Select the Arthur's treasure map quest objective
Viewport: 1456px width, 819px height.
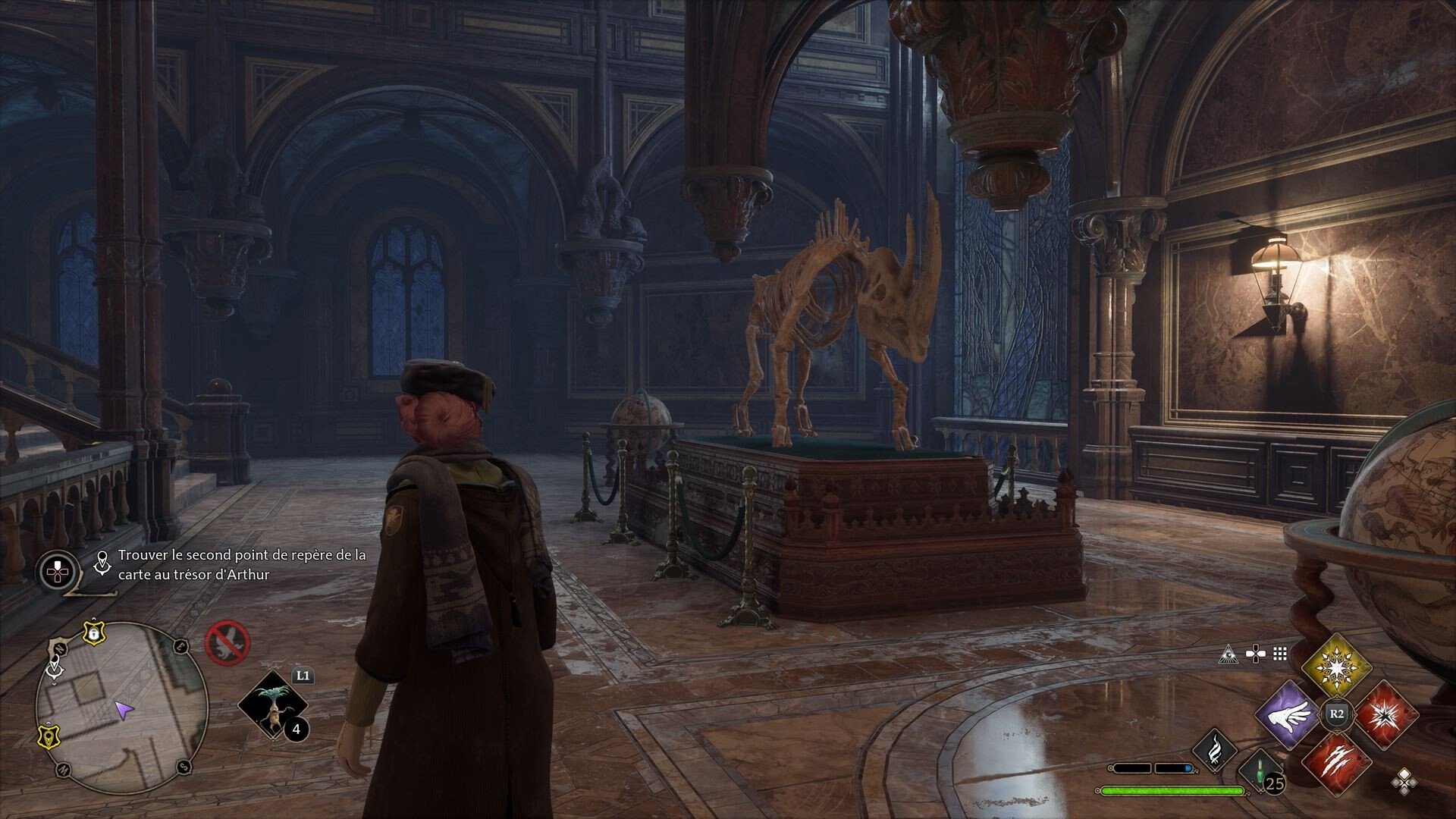pos(241,565)
